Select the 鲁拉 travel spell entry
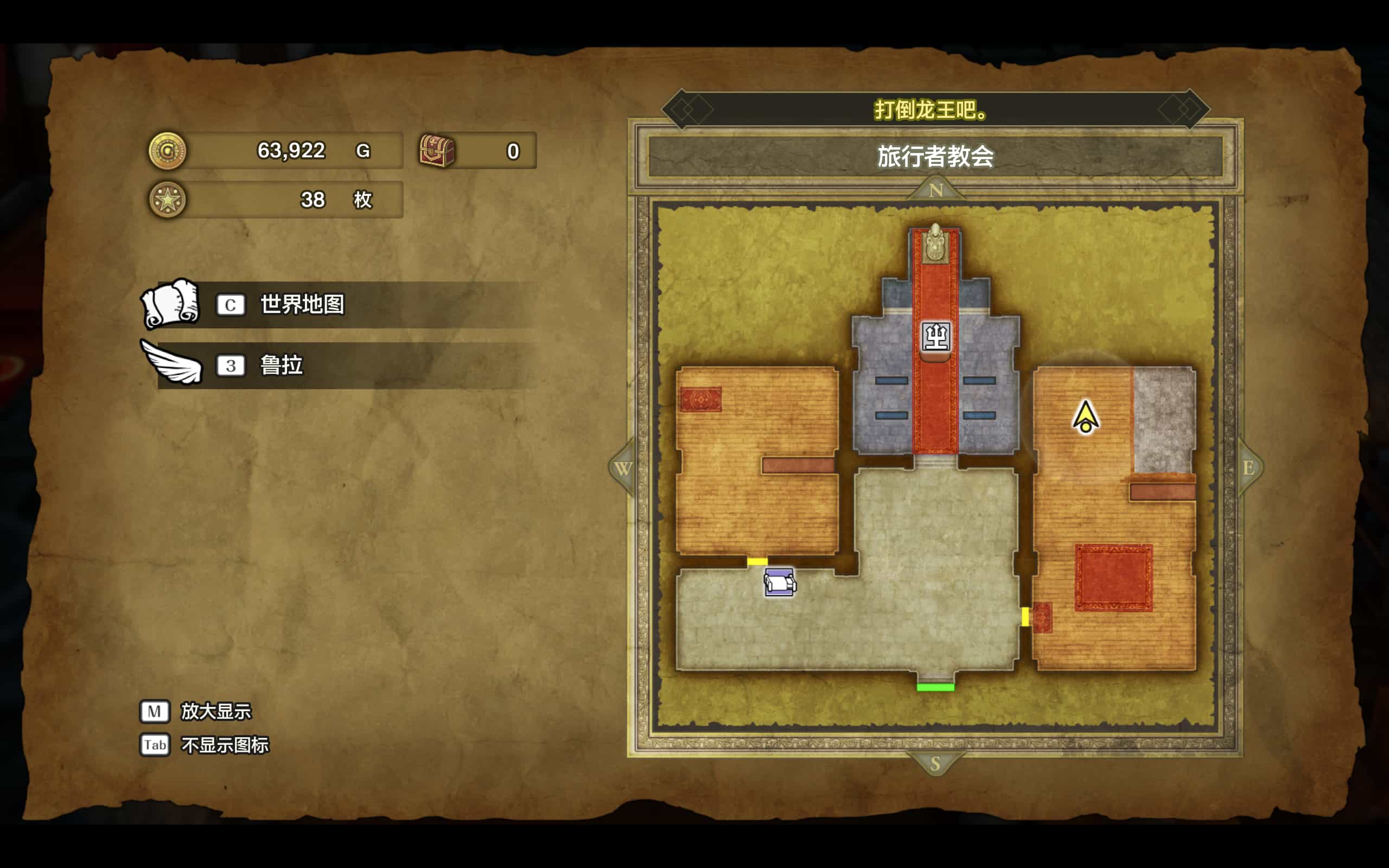Viewport: 1389px width, 868px height. click(x=281, y=365)
